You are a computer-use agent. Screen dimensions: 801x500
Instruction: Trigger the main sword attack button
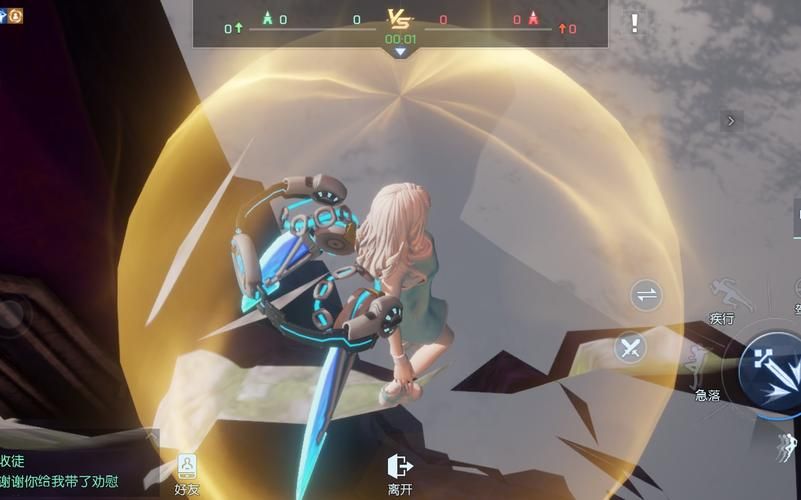tap(771, 369)
